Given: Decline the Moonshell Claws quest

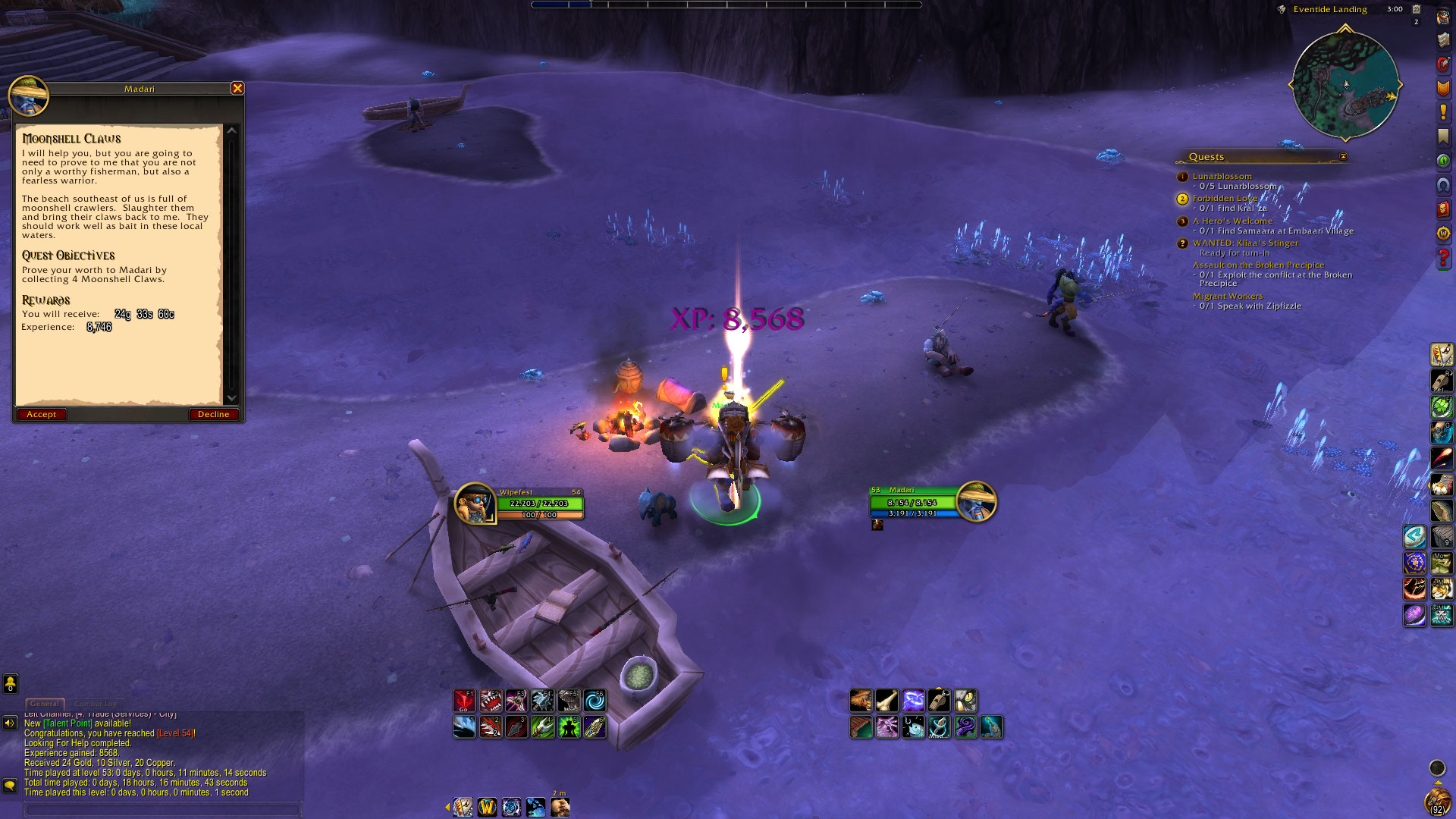Looking at the screenshot, I should pos(213,414).
